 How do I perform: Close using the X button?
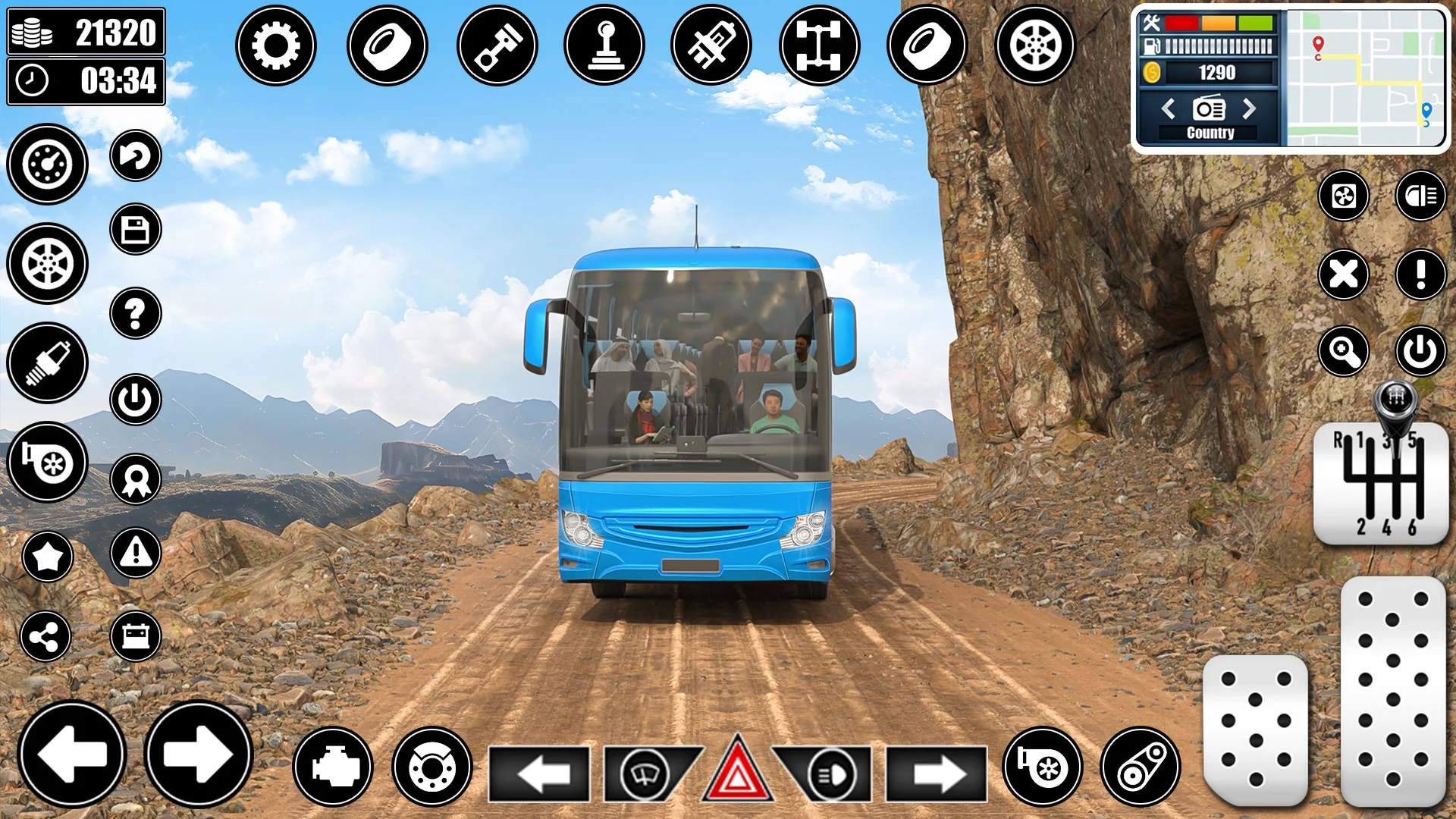coord(1344,274)
